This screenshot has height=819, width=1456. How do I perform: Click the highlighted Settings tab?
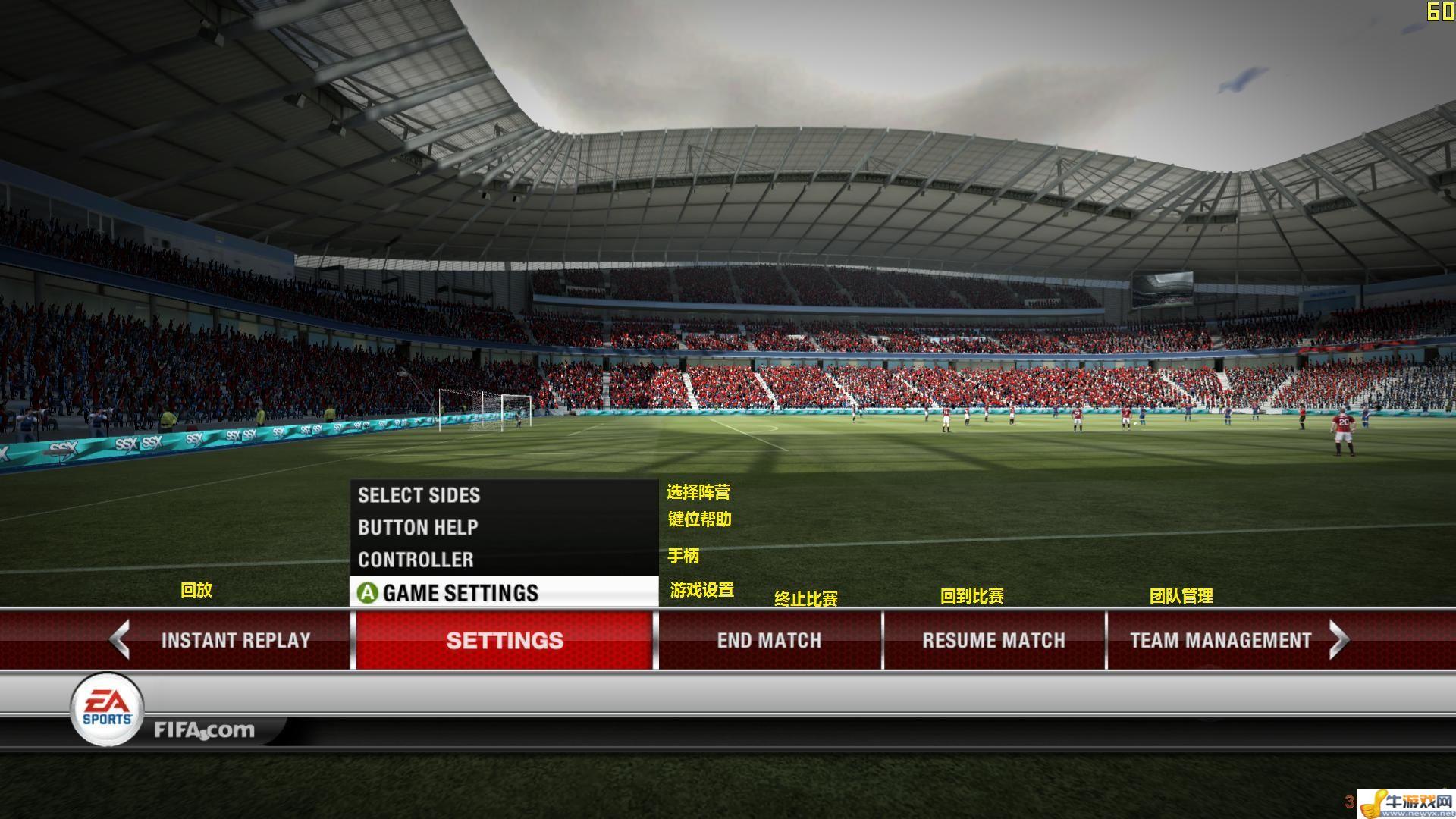click(504, 640)
